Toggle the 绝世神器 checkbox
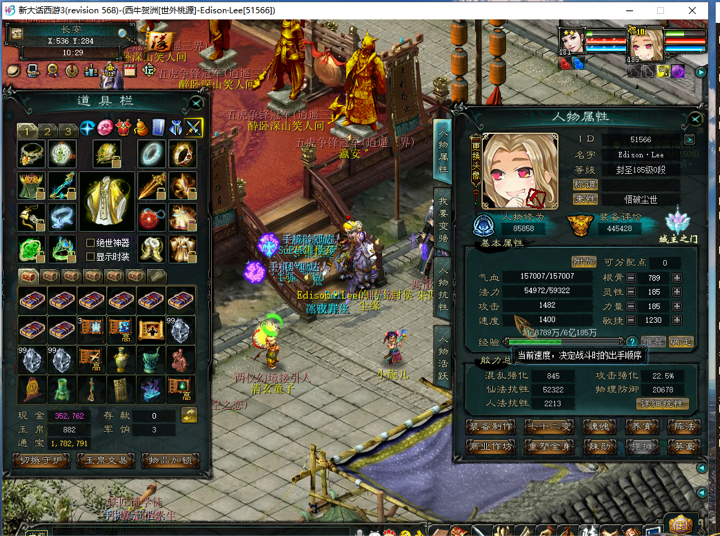The image size is (720, 536). click(92, 242)
